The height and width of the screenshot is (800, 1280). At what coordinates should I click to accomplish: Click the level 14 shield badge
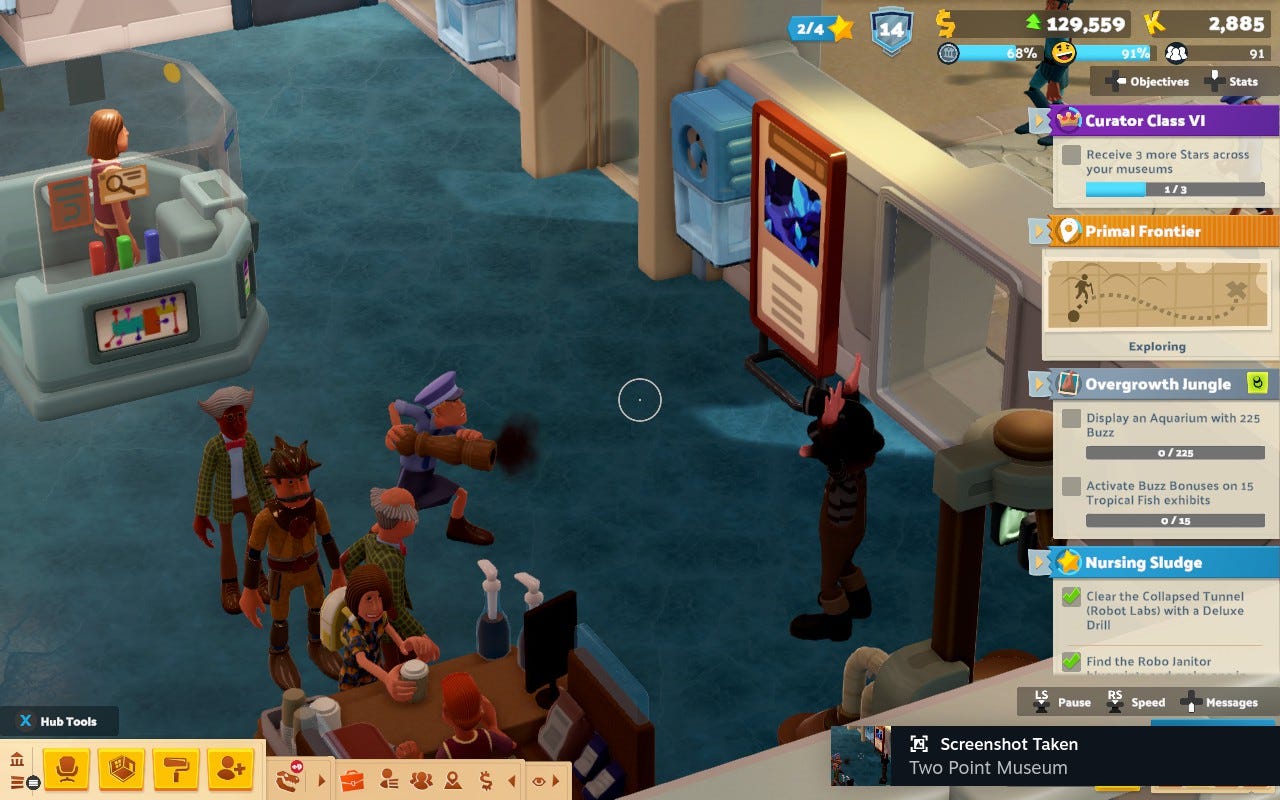point(890,29)
